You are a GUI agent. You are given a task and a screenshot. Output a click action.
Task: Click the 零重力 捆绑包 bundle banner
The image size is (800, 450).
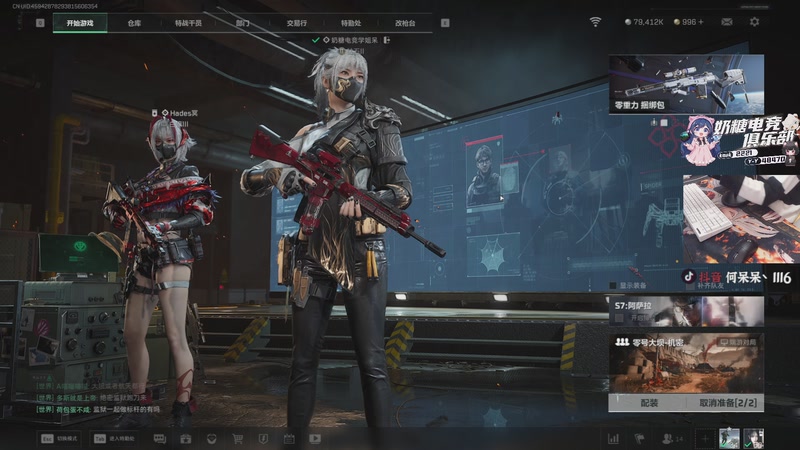pos(686,84)
